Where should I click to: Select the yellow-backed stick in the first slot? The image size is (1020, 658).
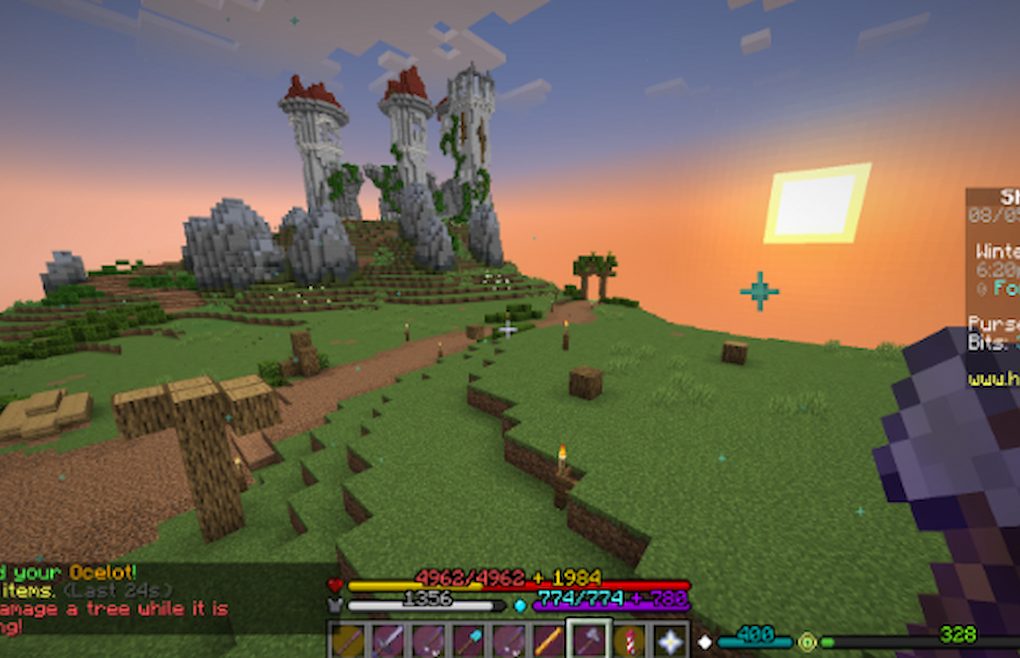[x=348, y=641]
